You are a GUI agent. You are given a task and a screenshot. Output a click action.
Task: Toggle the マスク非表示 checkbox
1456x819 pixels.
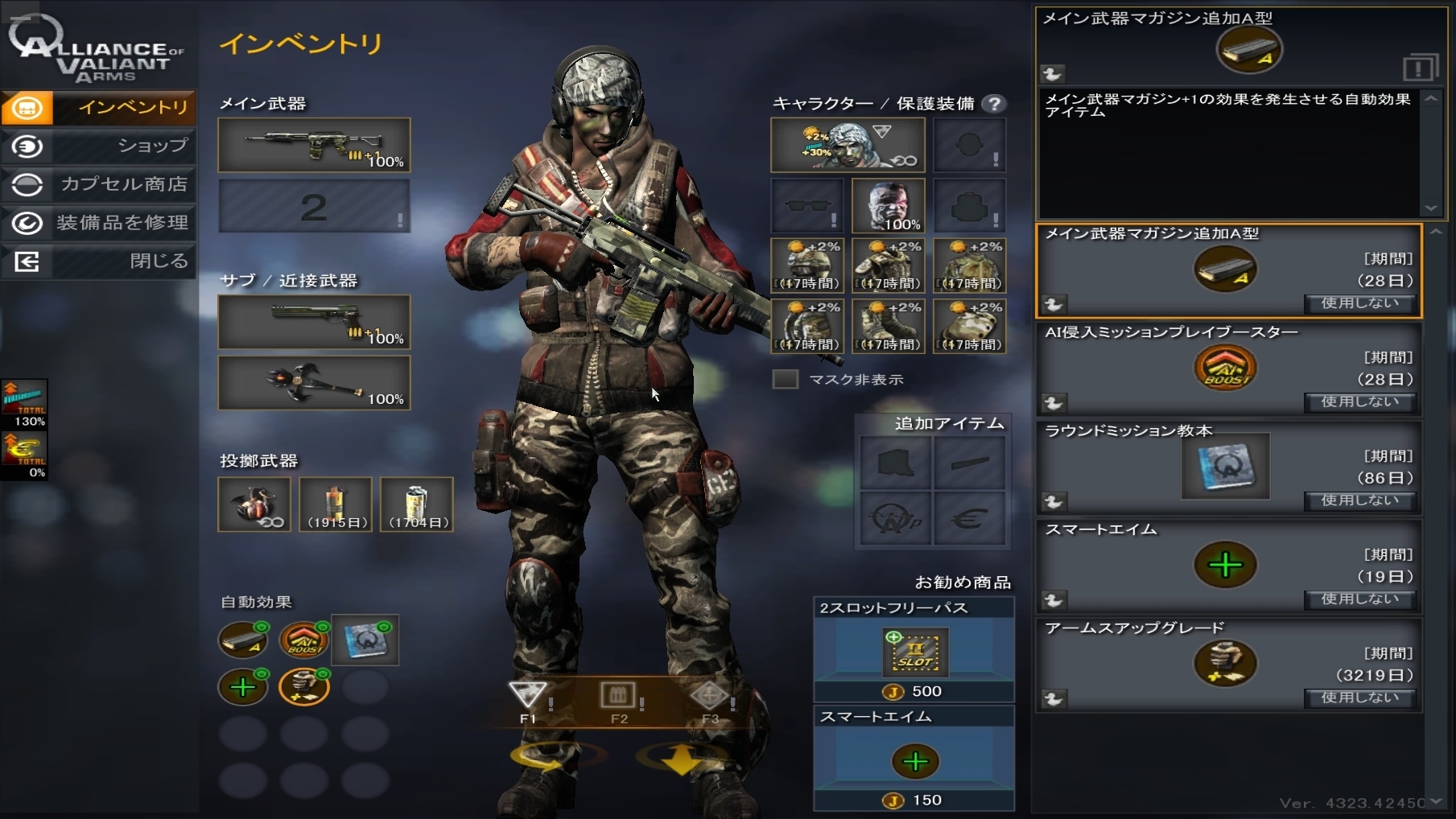tap(786, 379)
